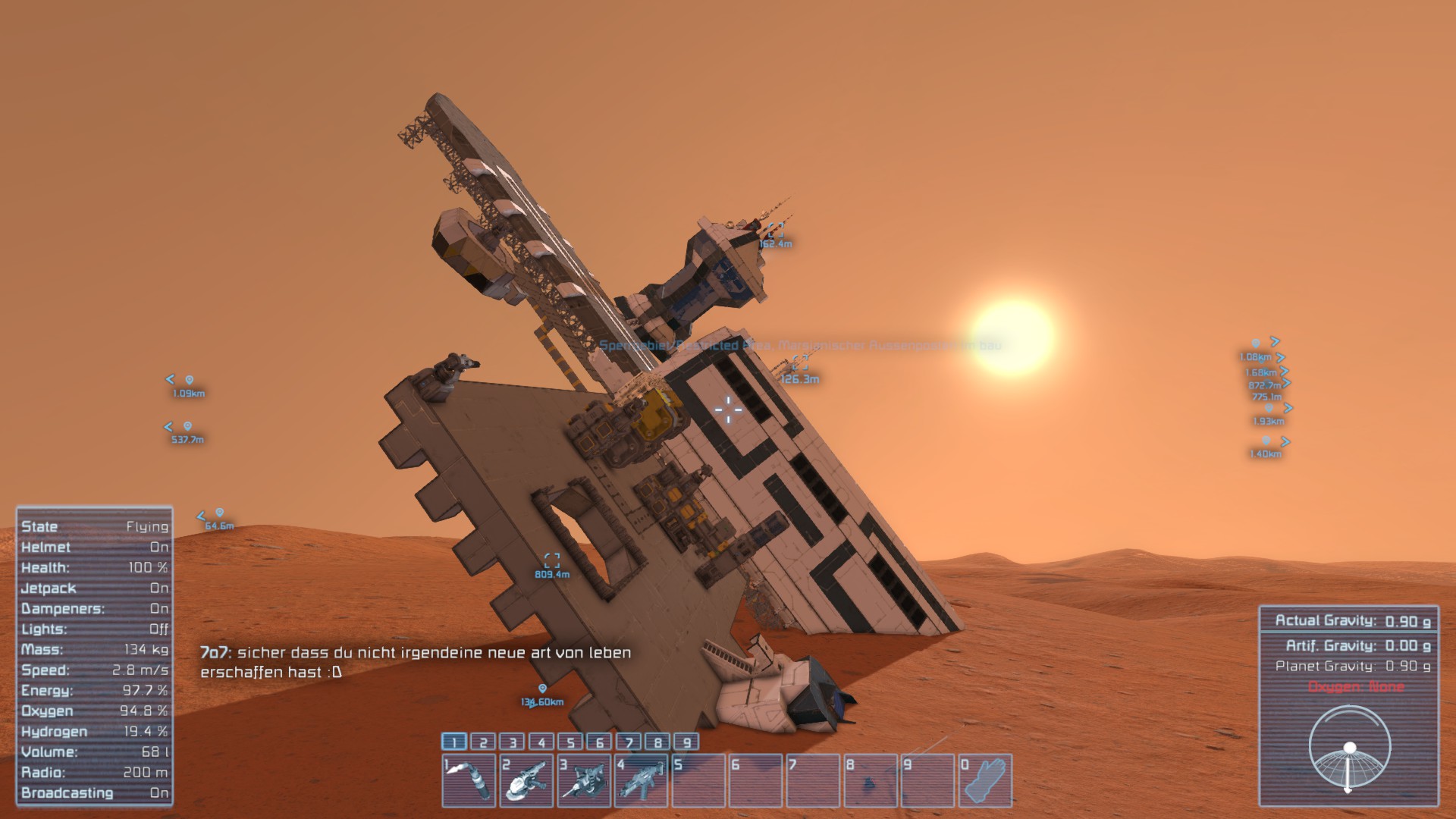Click the 809.4m target marker

point(552,561)
